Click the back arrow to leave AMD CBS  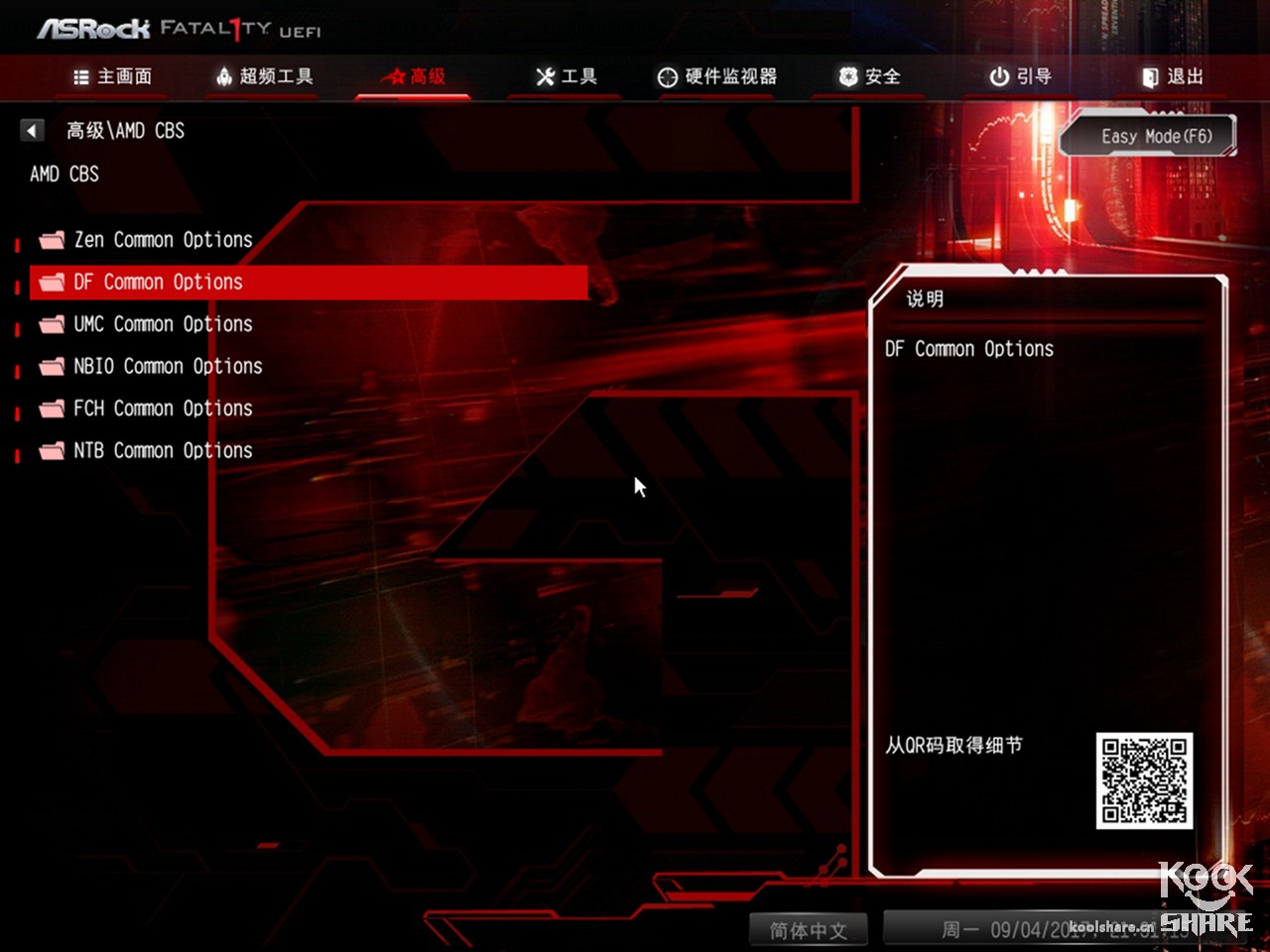32,130
